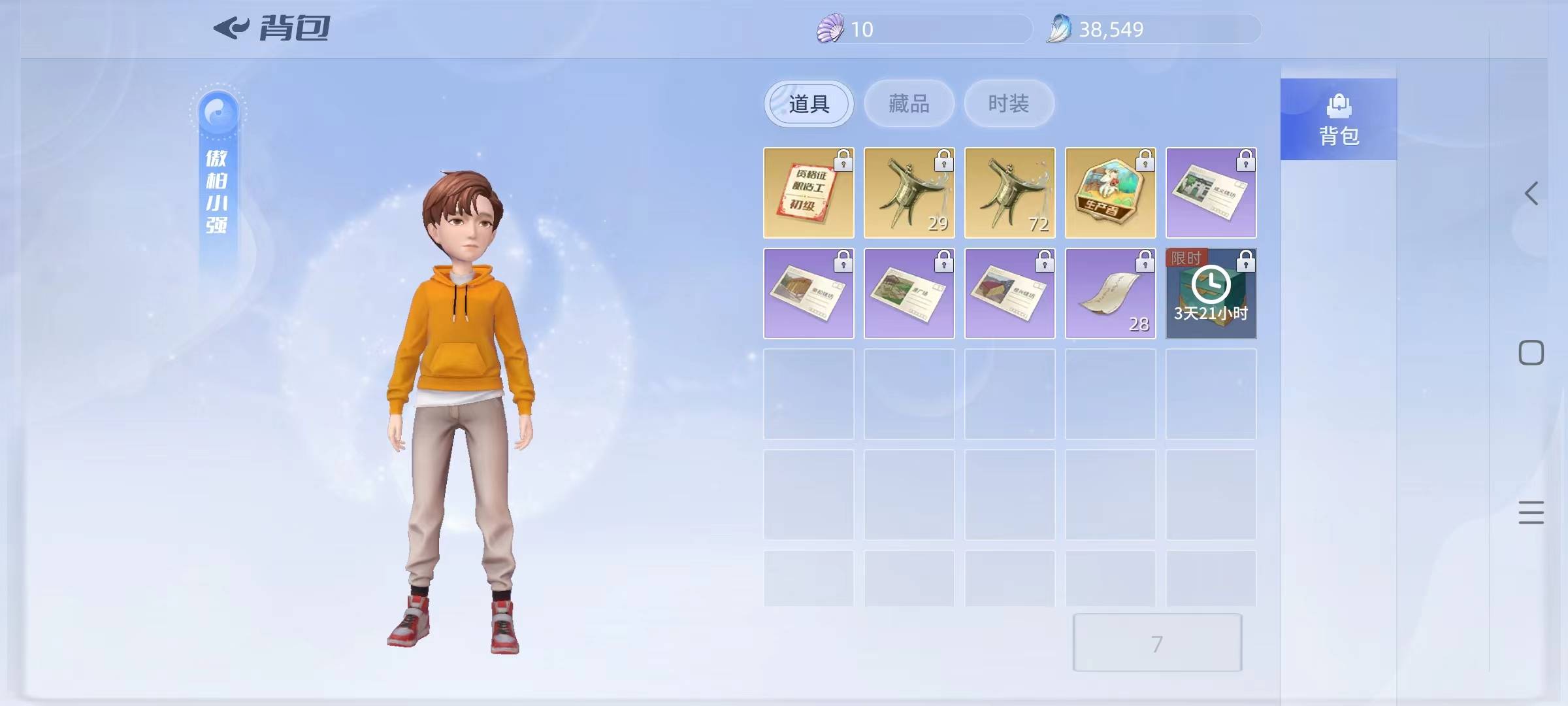Viewport: 1568px width, 706px height.
Task: Select the paper scroll stack of 28
Action: [x=1110, y=294]
